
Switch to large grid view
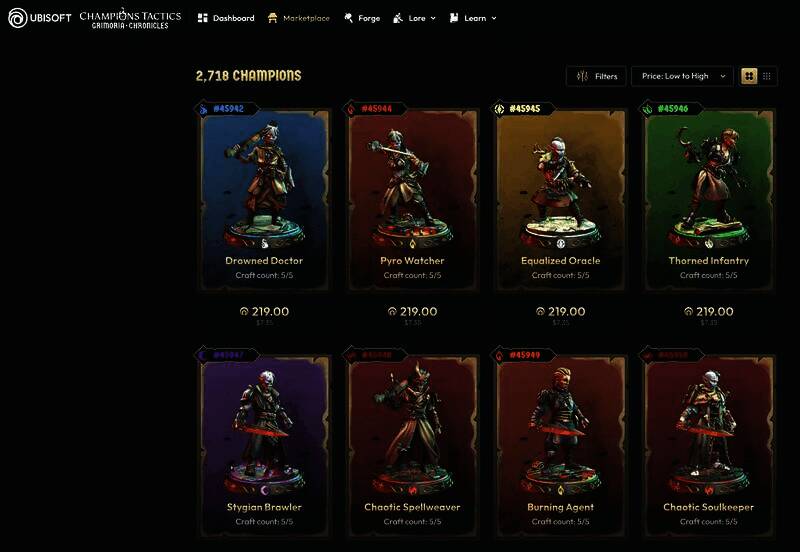[x=749, y=76]
